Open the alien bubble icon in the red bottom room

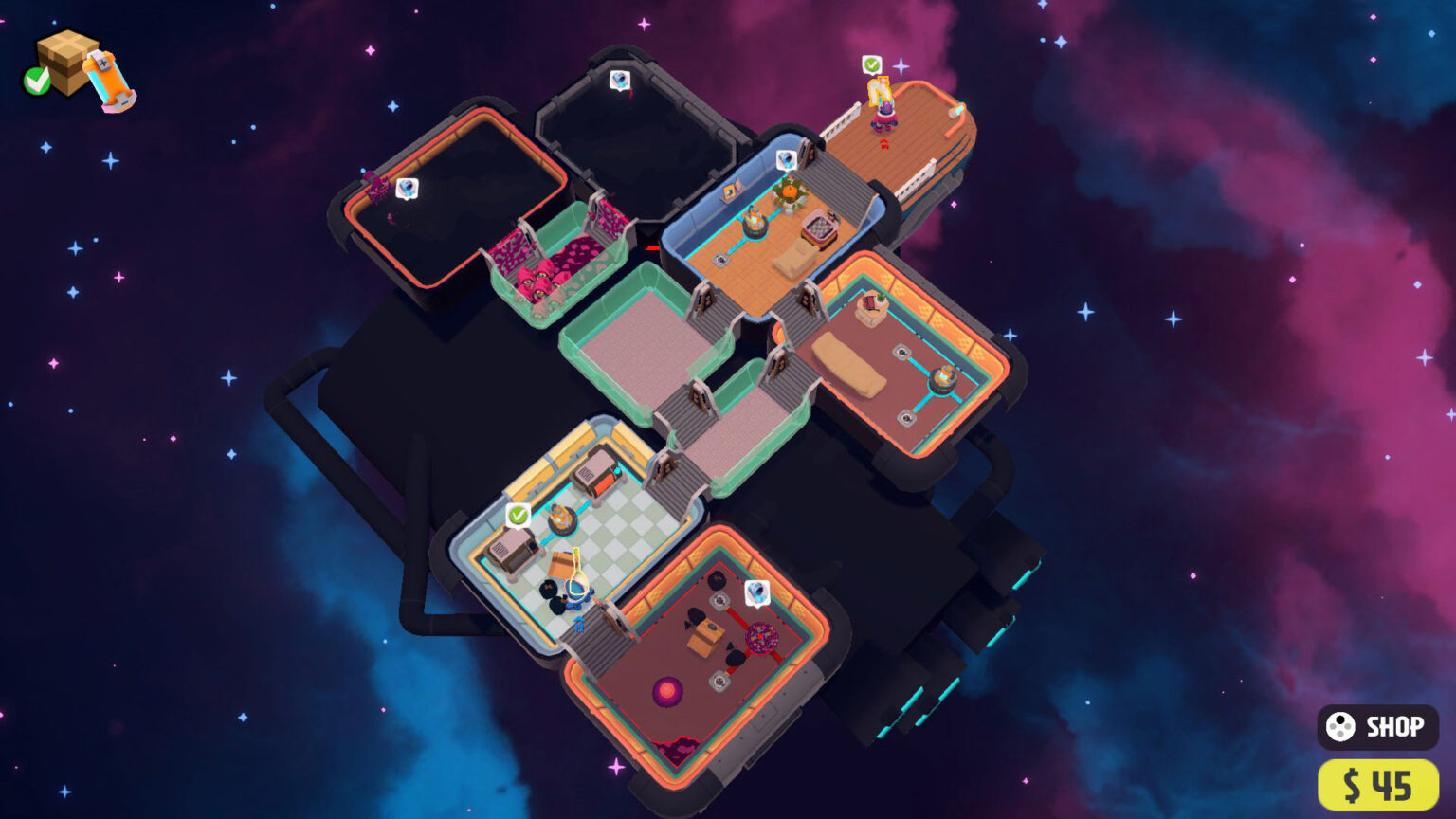[757, 592]
